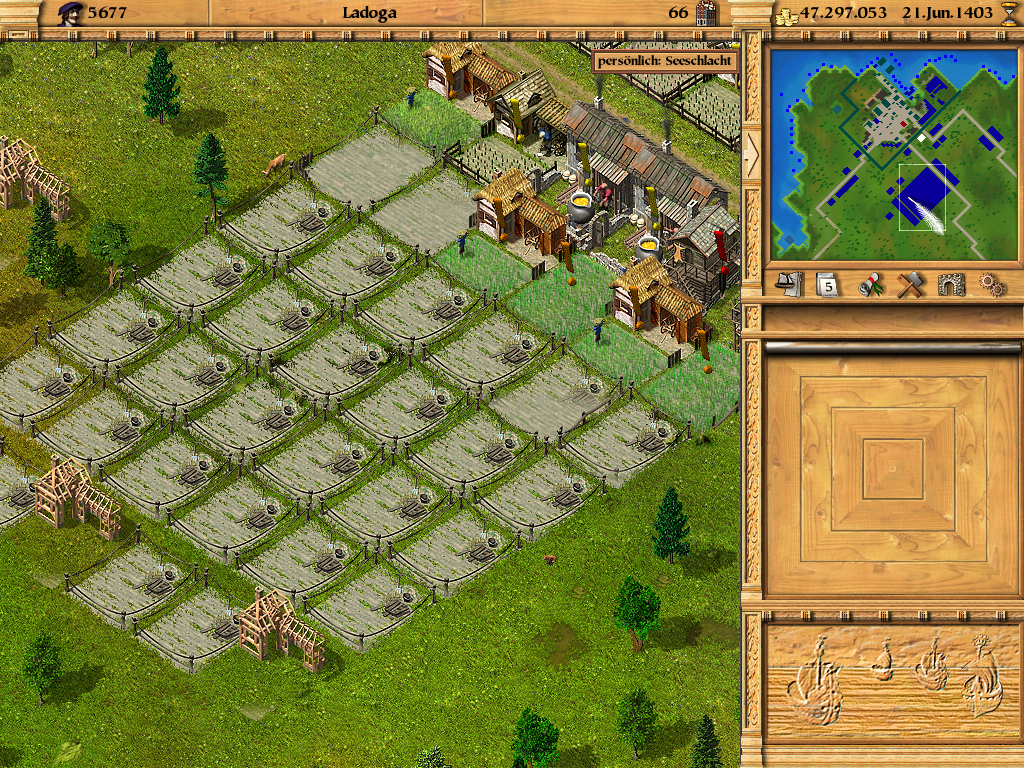This screenshot has width=1024, height=768.
Task: Open the calendar icon showing 5
Action: (x=827, y=284)
